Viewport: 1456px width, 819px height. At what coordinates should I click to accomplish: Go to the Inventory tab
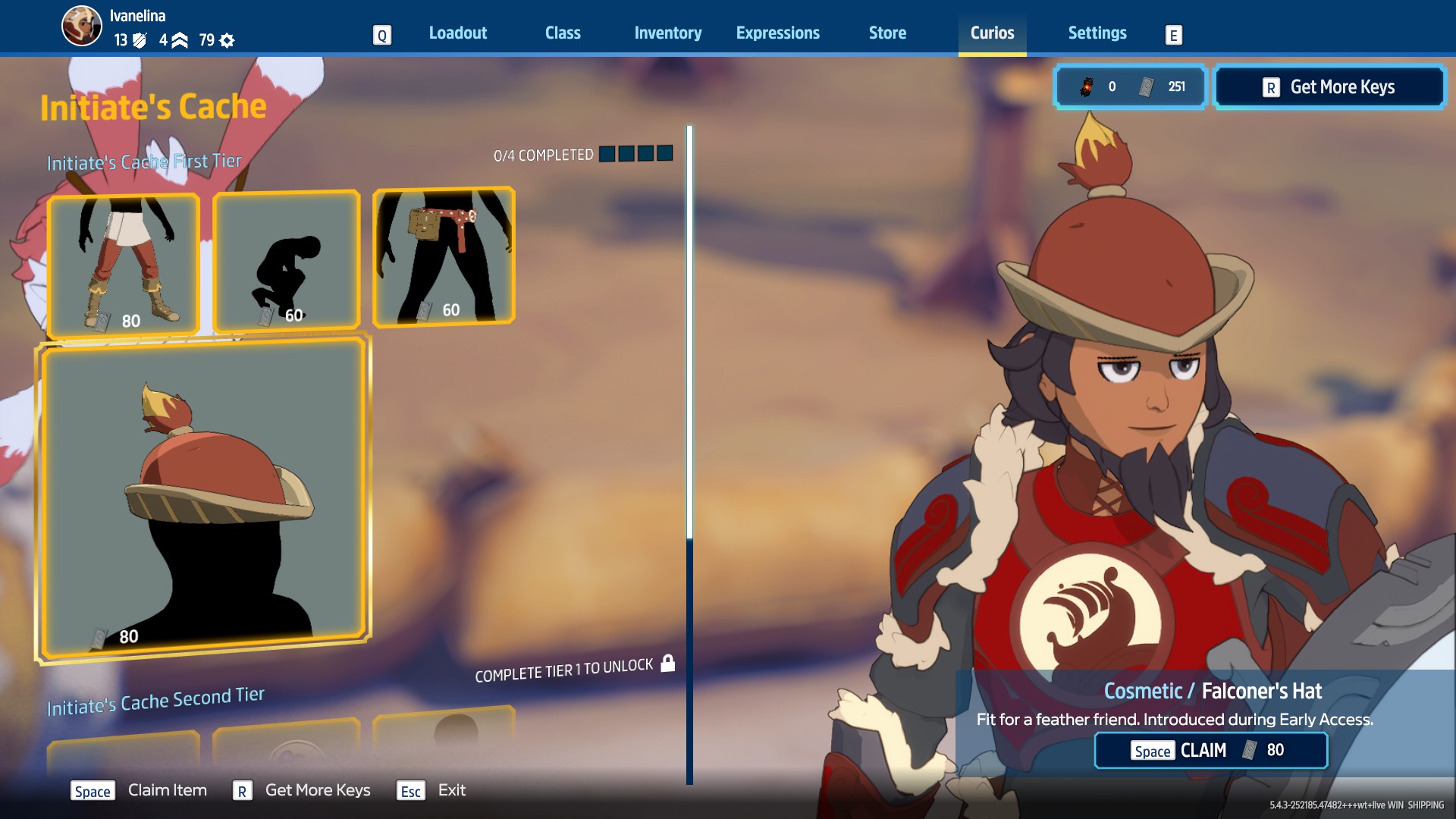pyautogui.click(x=667, y=33)
